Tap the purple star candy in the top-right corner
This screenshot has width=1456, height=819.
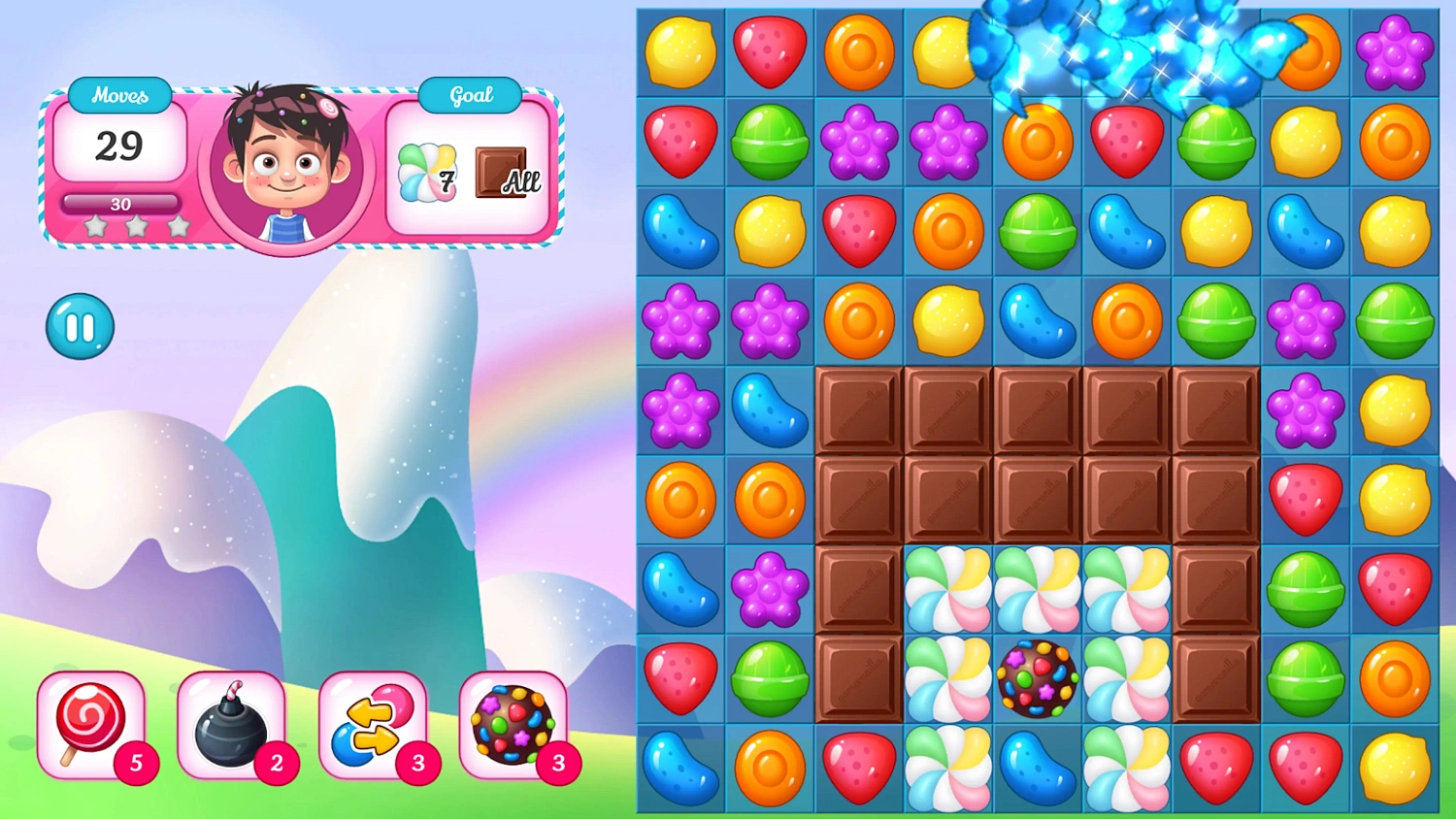[1395, 53]
